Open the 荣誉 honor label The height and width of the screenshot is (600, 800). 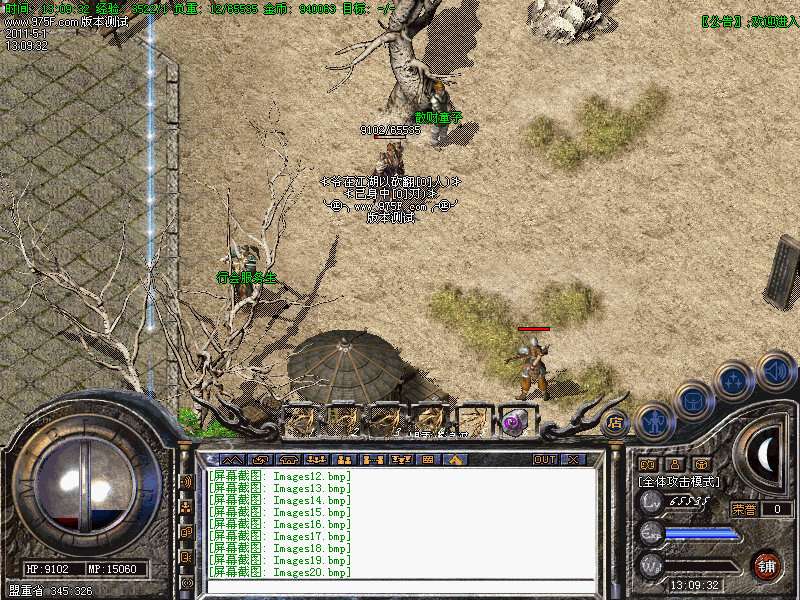[744, 508]
